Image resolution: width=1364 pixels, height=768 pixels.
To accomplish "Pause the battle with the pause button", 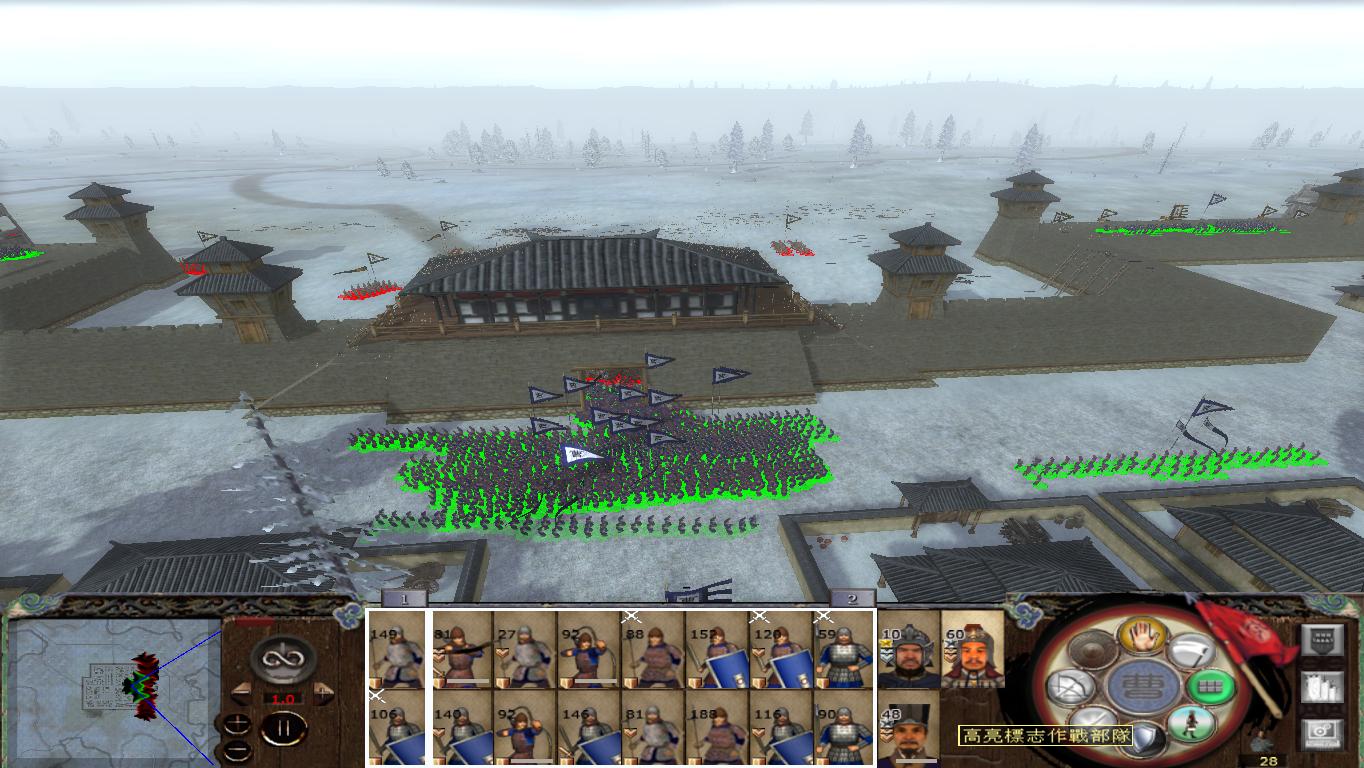I will click(x=282, y=729).
